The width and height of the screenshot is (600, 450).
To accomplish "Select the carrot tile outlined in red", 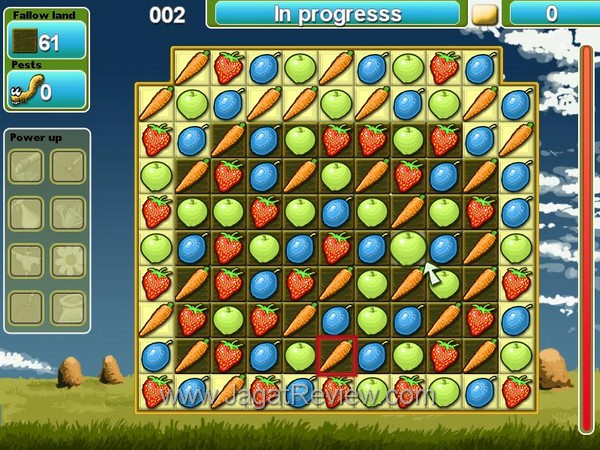I will 337,356.
